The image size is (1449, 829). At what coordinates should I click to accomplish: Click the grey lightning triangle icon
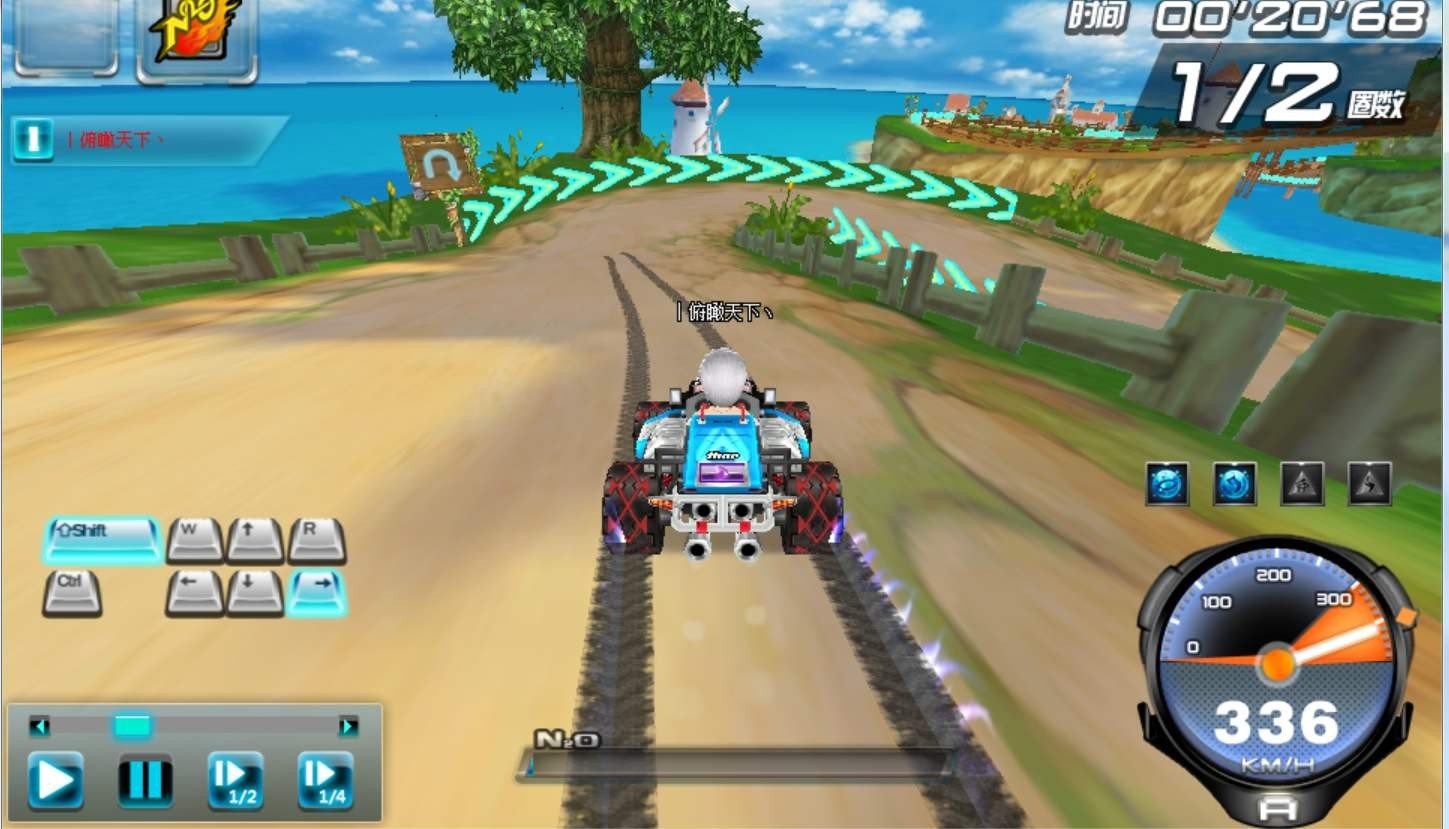[x=1369, y=484]
